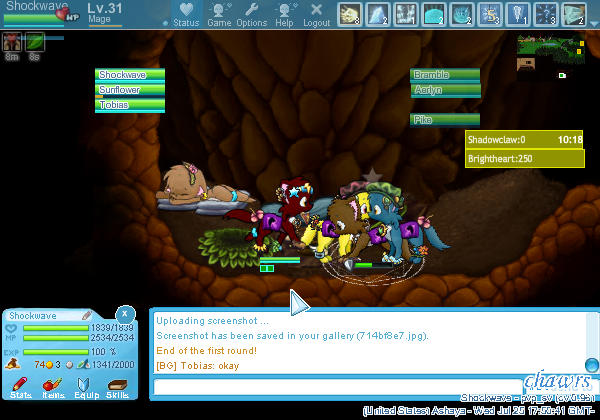Open the Status menu
Image resolution: width=600 pixels, height=420 pixels.
click(185, 14)
